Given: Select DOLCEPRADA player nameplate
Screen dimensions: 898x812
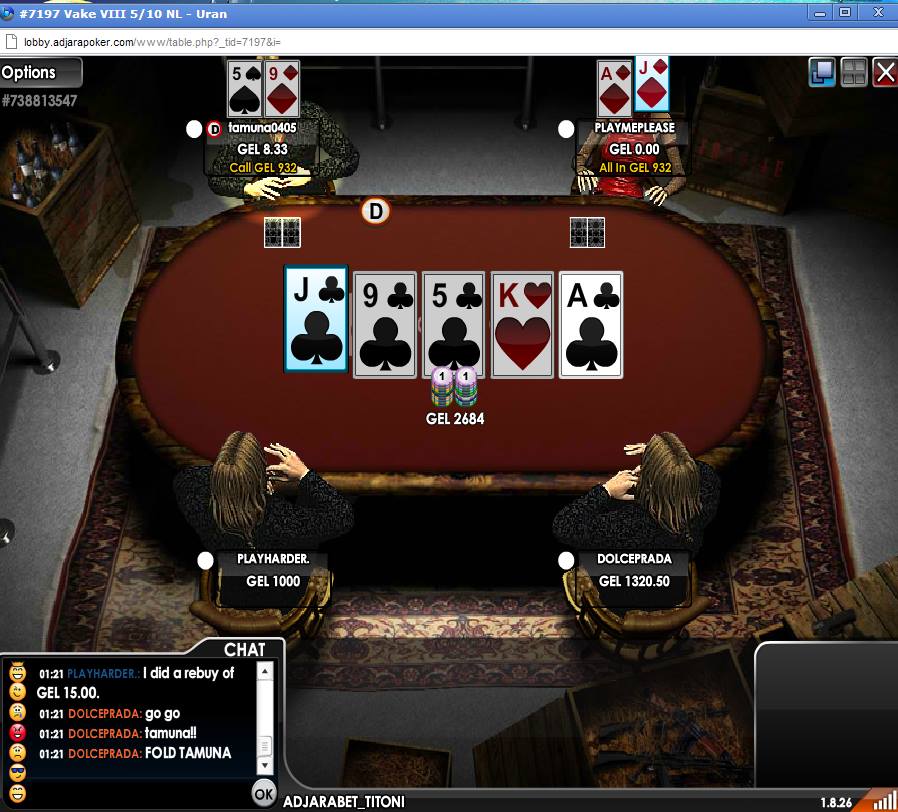Looking at the screenshot, I should pyautogui.click(x=634, y=570).
